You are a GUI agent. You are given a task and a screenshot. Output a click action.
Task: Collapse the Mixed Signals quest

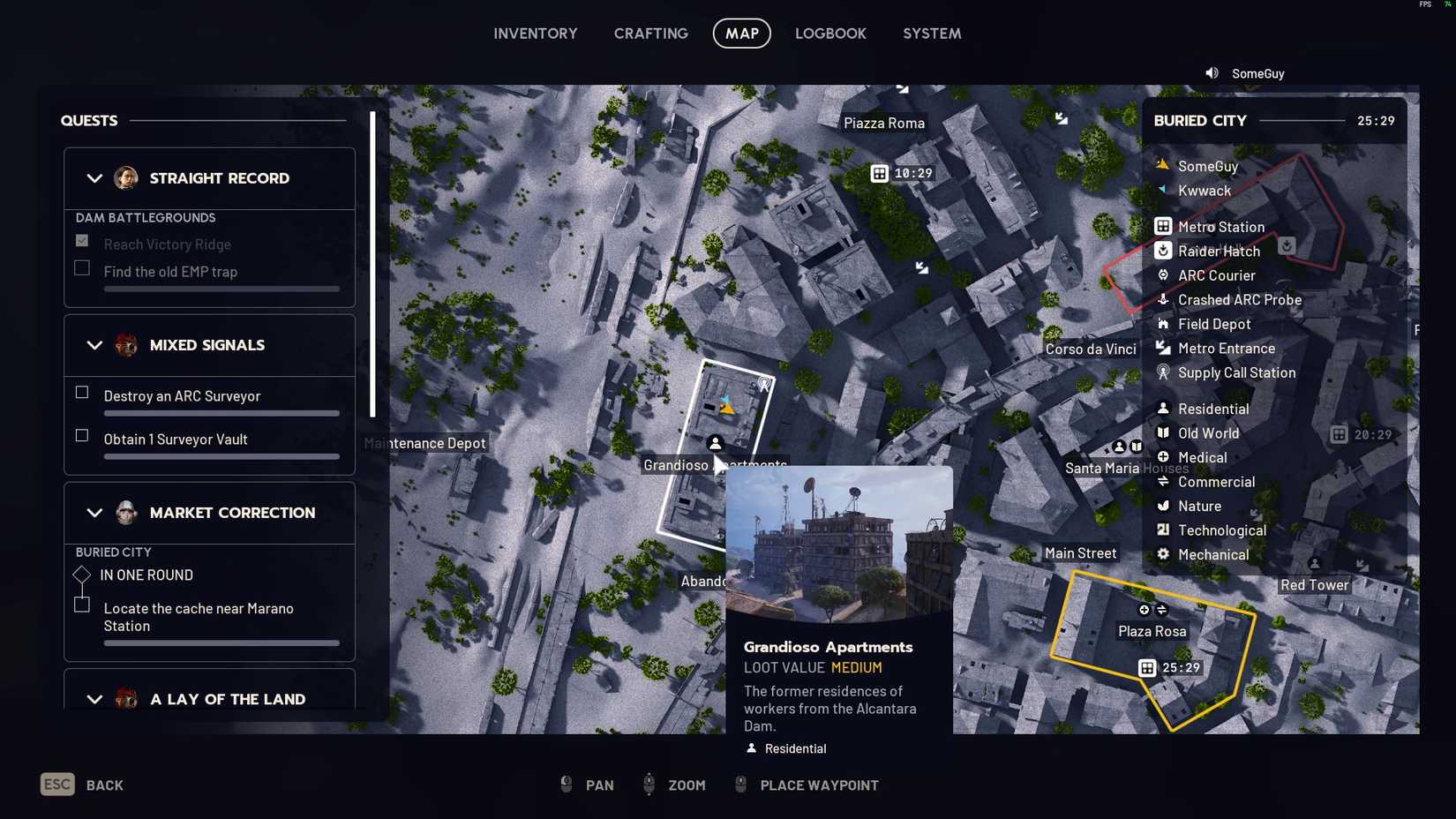[x=95, y=345]
